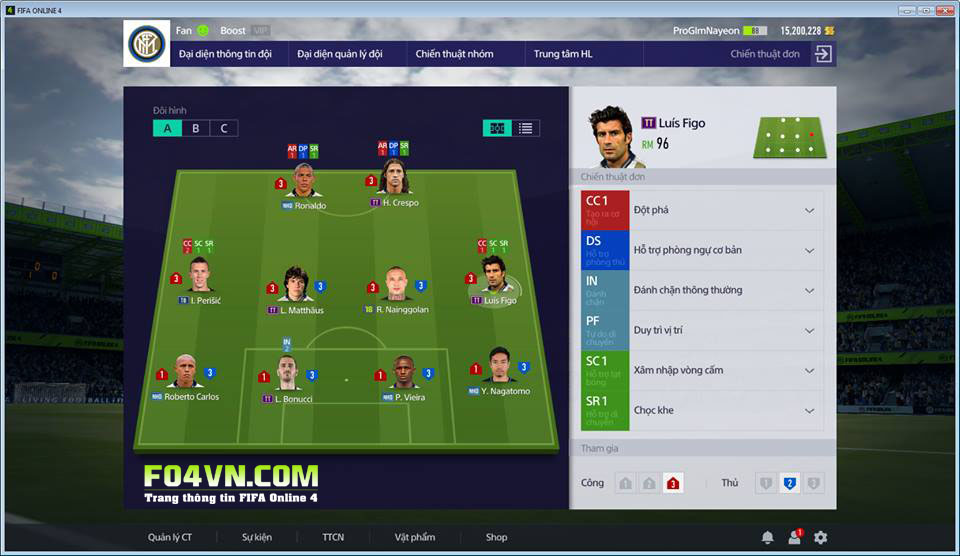Switch to squad list view
This screenshot has width=960, height=556.
coord(525,128)
